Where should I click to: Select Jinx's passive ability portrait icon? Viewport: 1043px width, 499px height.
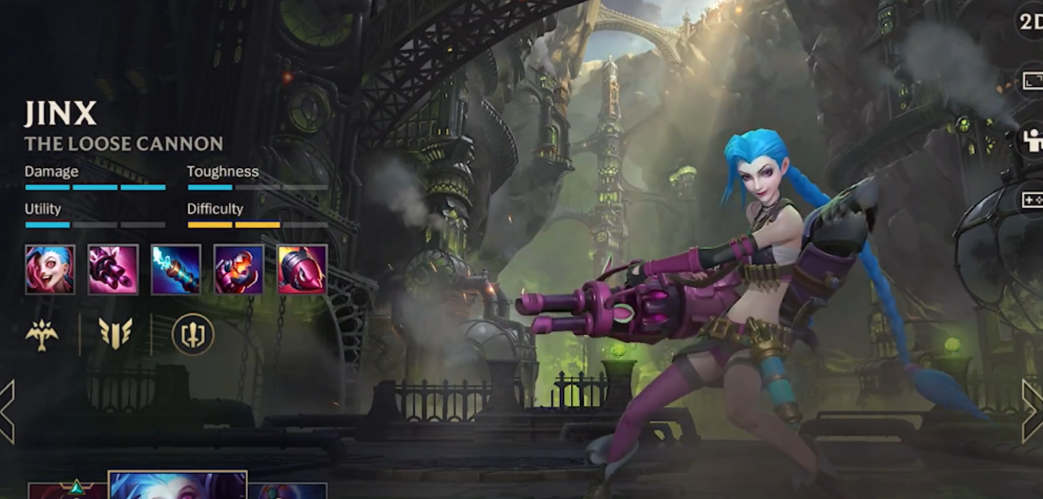click(x=50, y=270)
